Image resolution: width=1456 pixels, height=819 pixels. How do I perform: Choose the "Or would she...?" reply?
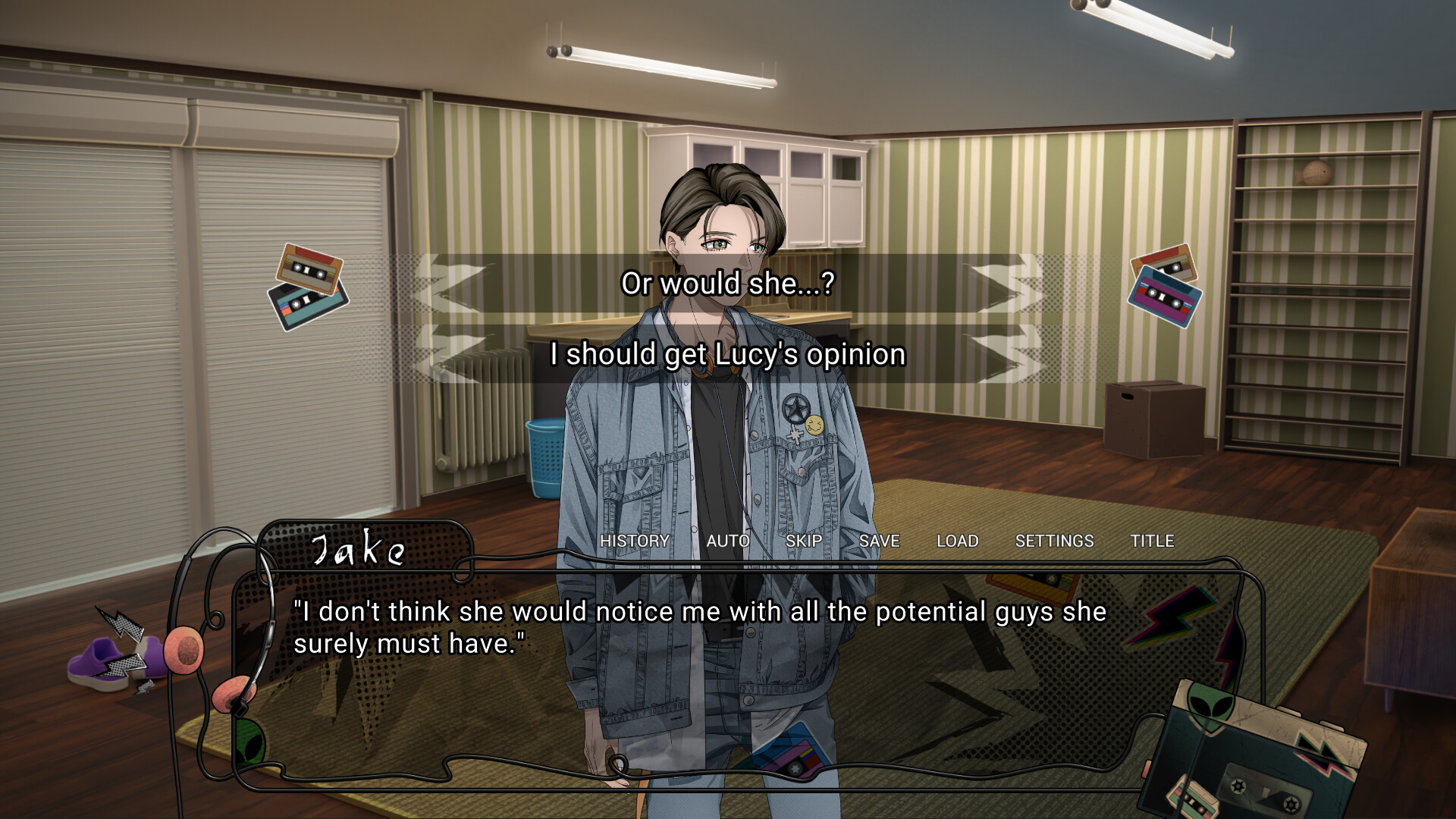(x=728, y=284)
